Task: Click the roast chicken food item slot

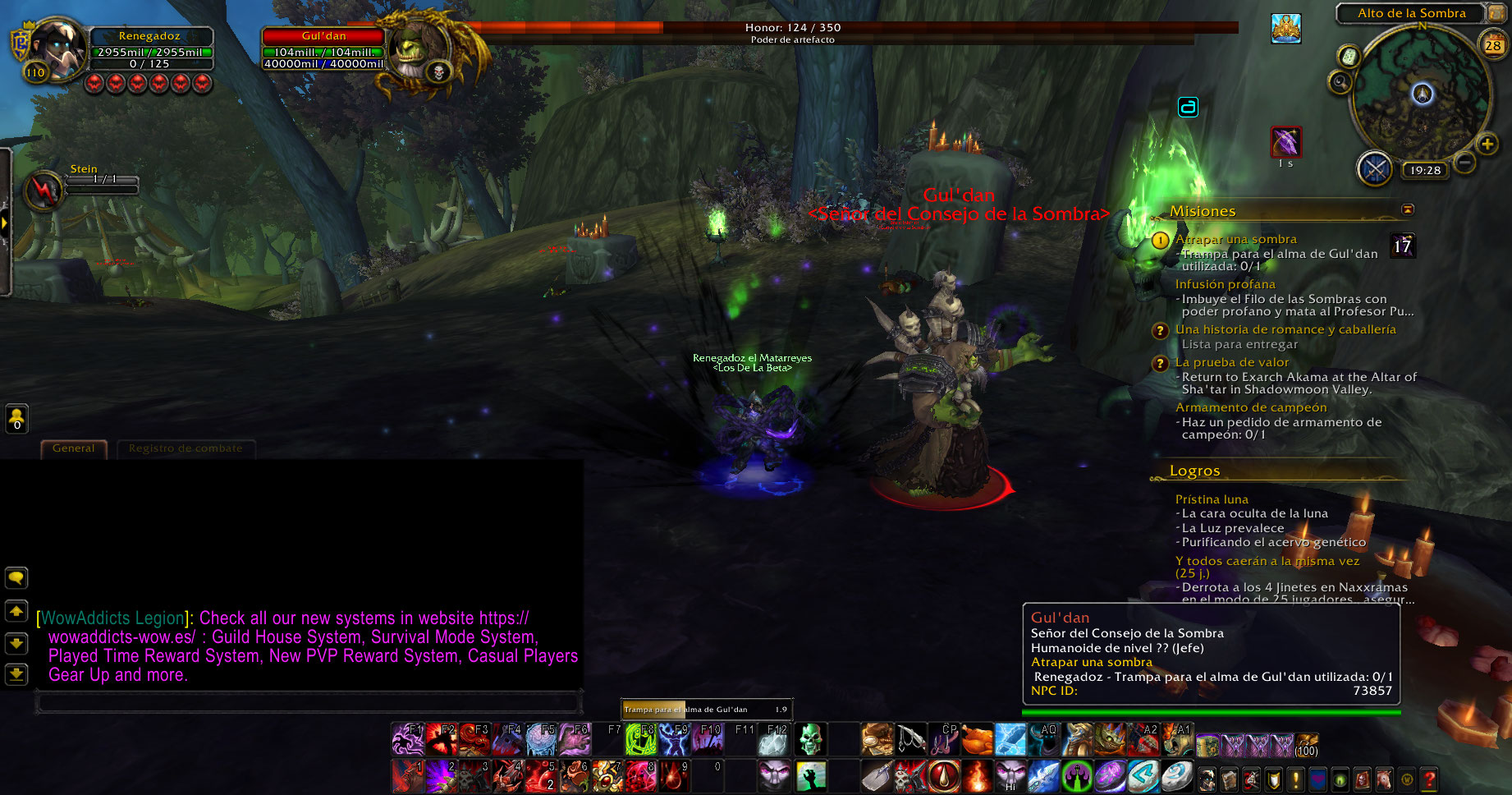Action: pyautogui.click(x=977, y=739)
